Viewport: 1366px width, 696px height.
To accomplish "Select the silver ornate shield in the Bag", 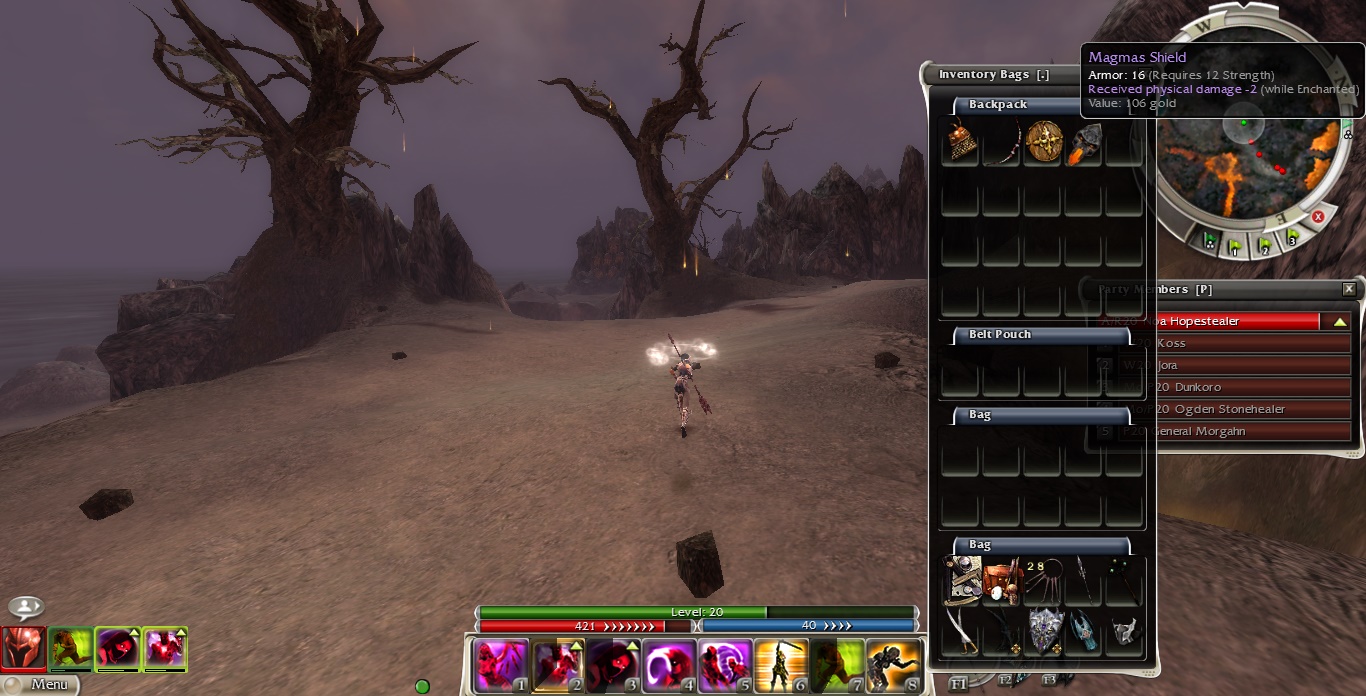I will pyautogui.click(x=1043, y=630).
